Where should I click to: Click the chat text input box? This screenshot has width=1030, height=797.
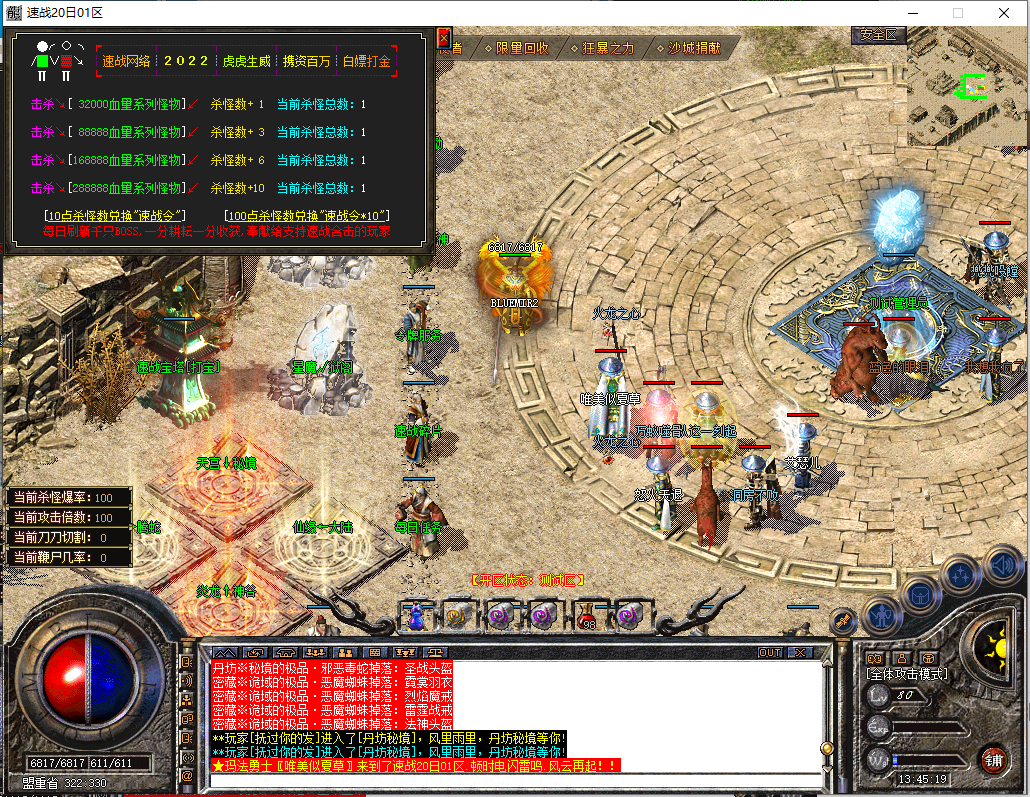coord(515,781)
